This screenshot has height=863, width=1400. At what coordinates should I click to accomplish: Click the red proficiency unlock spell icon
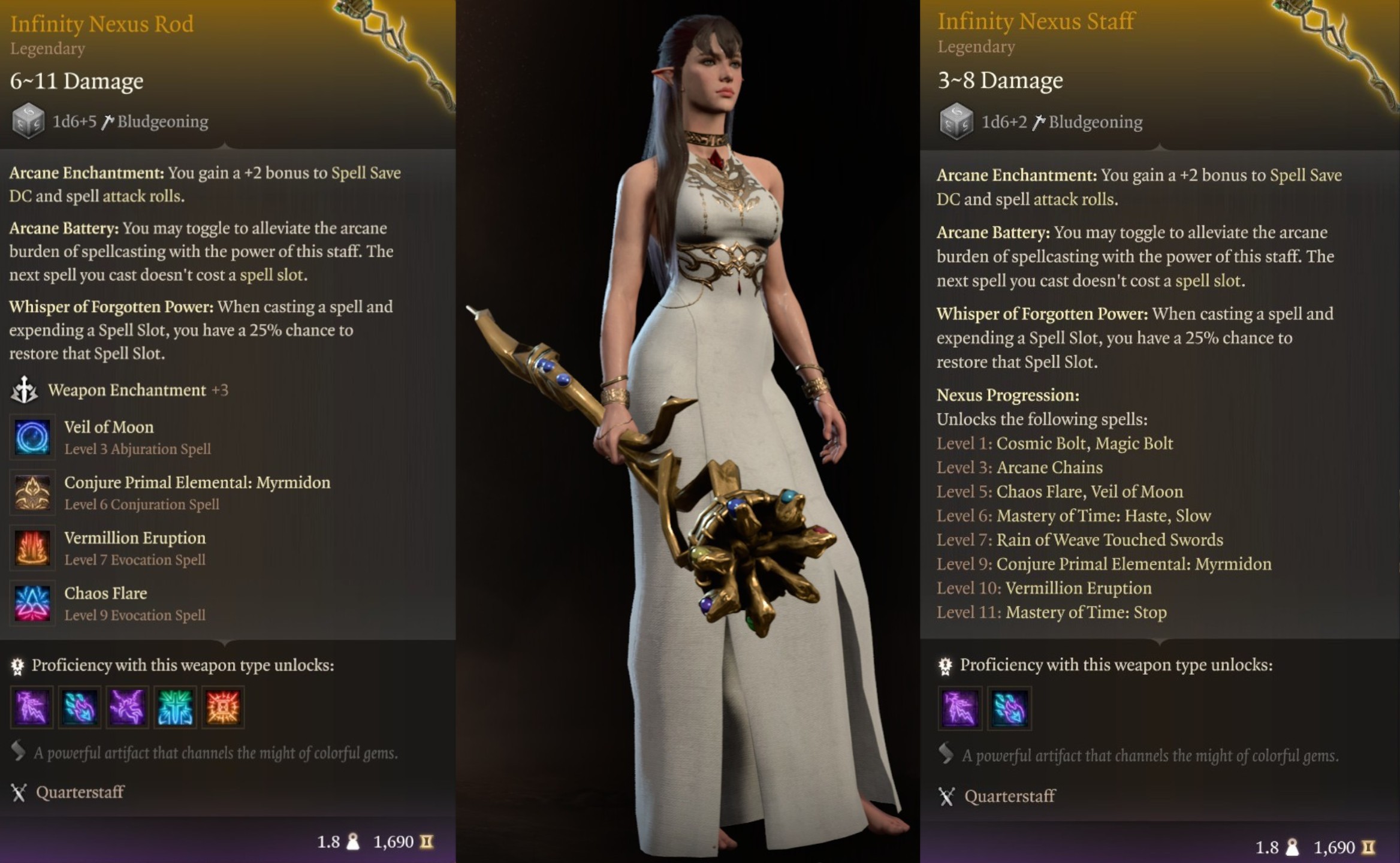pos(223,707)
